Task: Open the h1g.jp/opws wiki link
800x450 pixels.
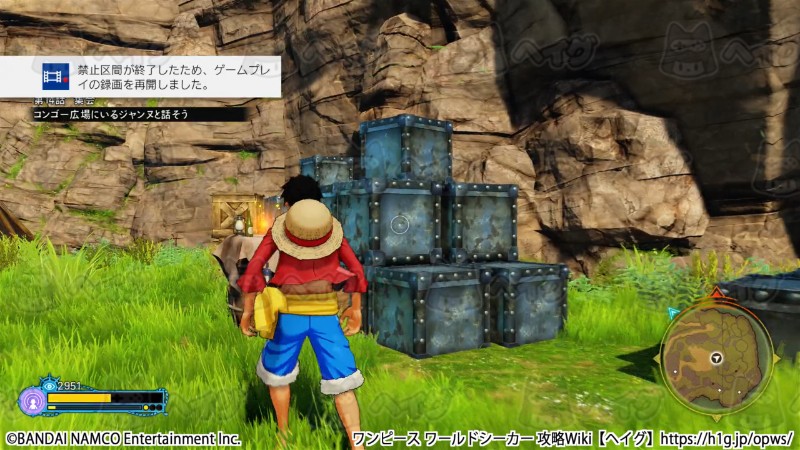Action: (x=728, y=438)
